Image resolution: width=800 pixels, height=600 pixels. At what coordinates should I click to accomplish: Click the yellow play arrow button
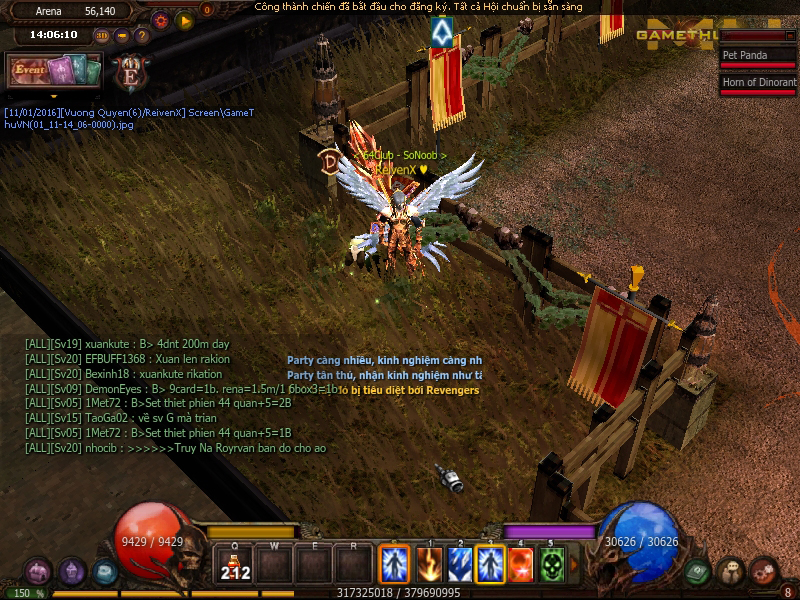(x=185, y=19)
